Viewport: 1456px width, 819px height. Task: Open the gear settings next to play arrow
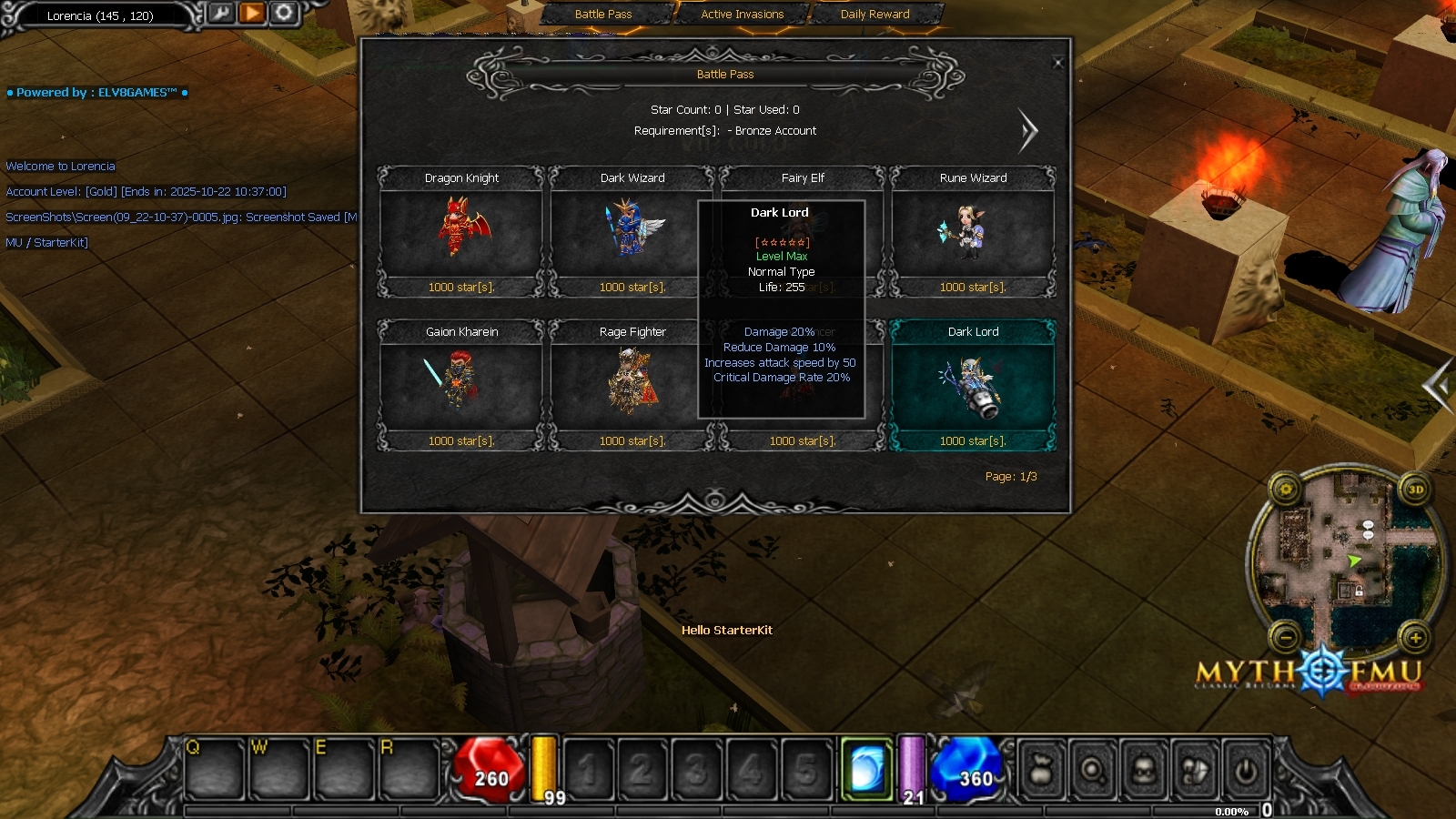point(284,13)
